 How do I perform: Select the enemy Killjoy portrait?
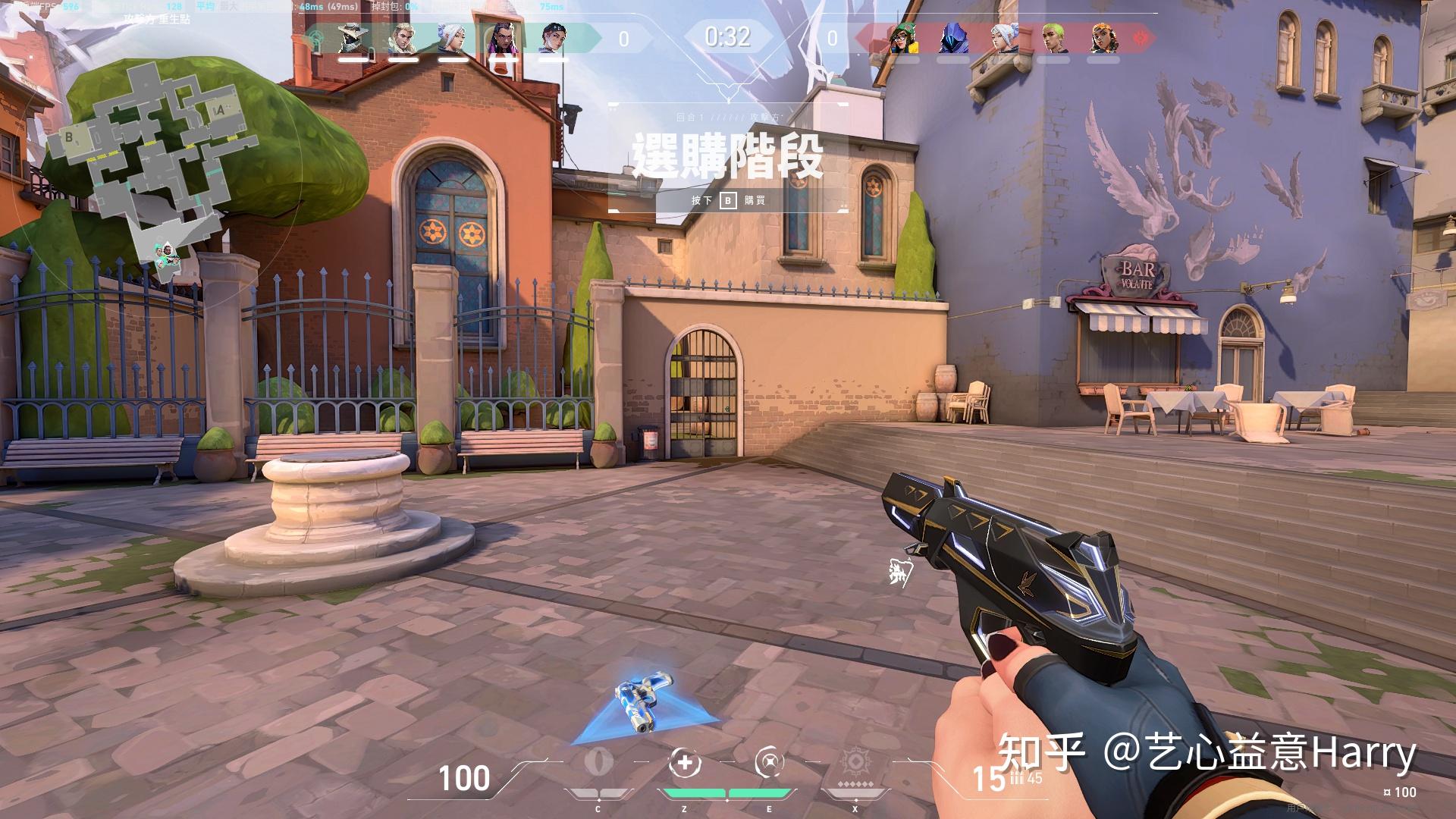[902, 38]
